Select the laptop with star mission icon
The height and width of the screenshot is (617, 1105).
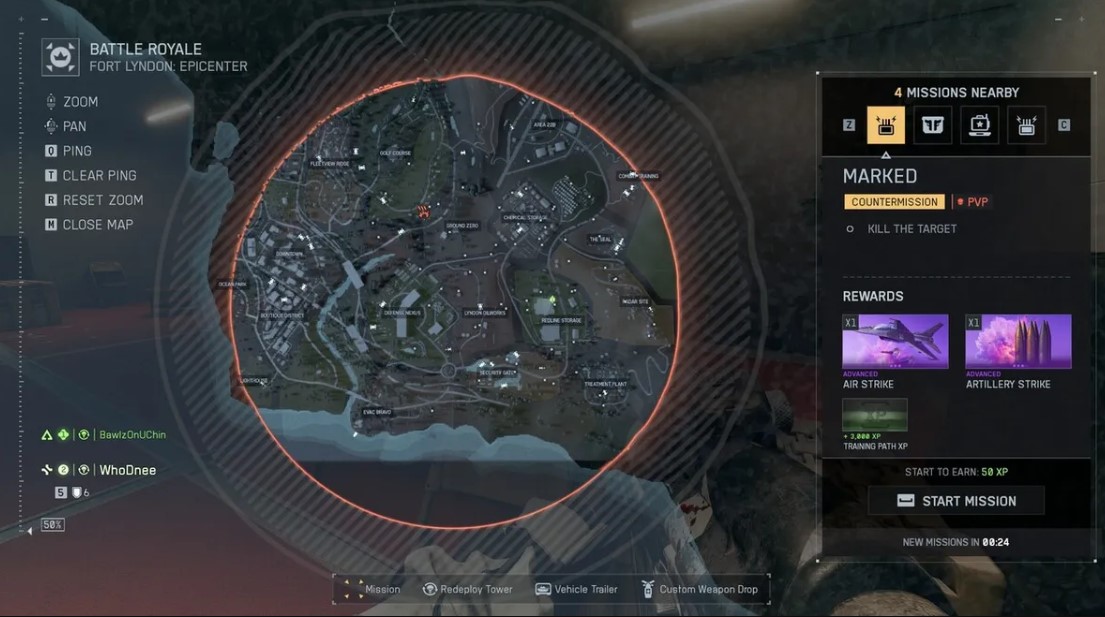pyautogui.click(x=980, y=125)
